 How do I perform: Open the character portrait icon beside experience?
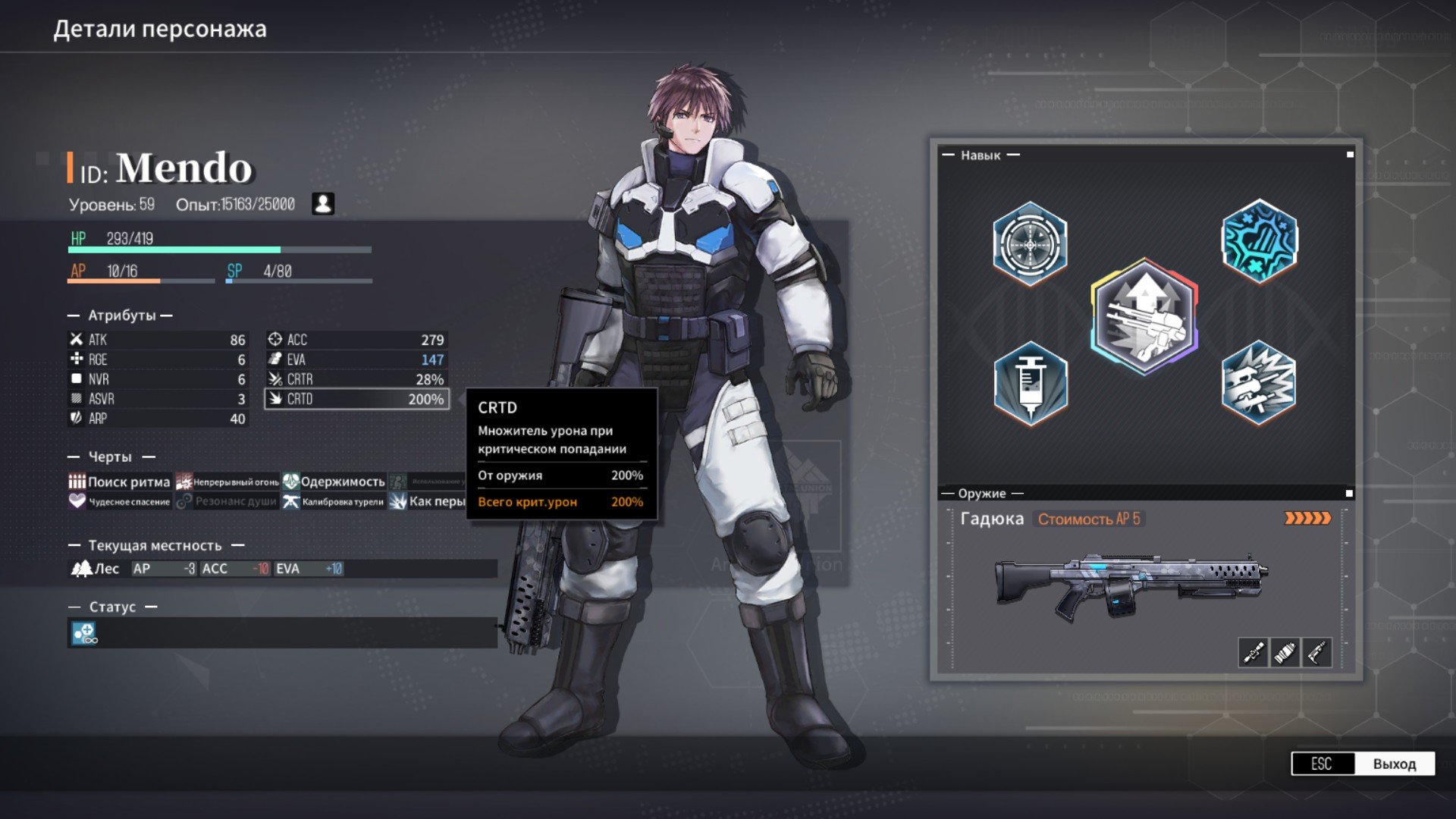[323, 204]
